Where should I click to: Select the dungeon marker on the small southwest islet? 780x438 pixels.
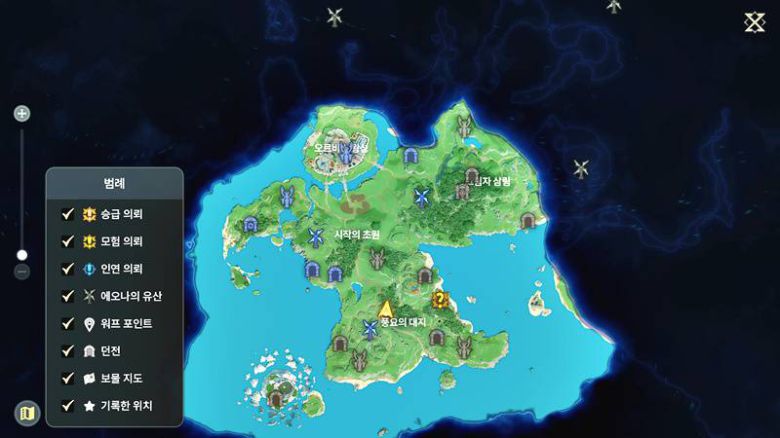click(276, 397)
